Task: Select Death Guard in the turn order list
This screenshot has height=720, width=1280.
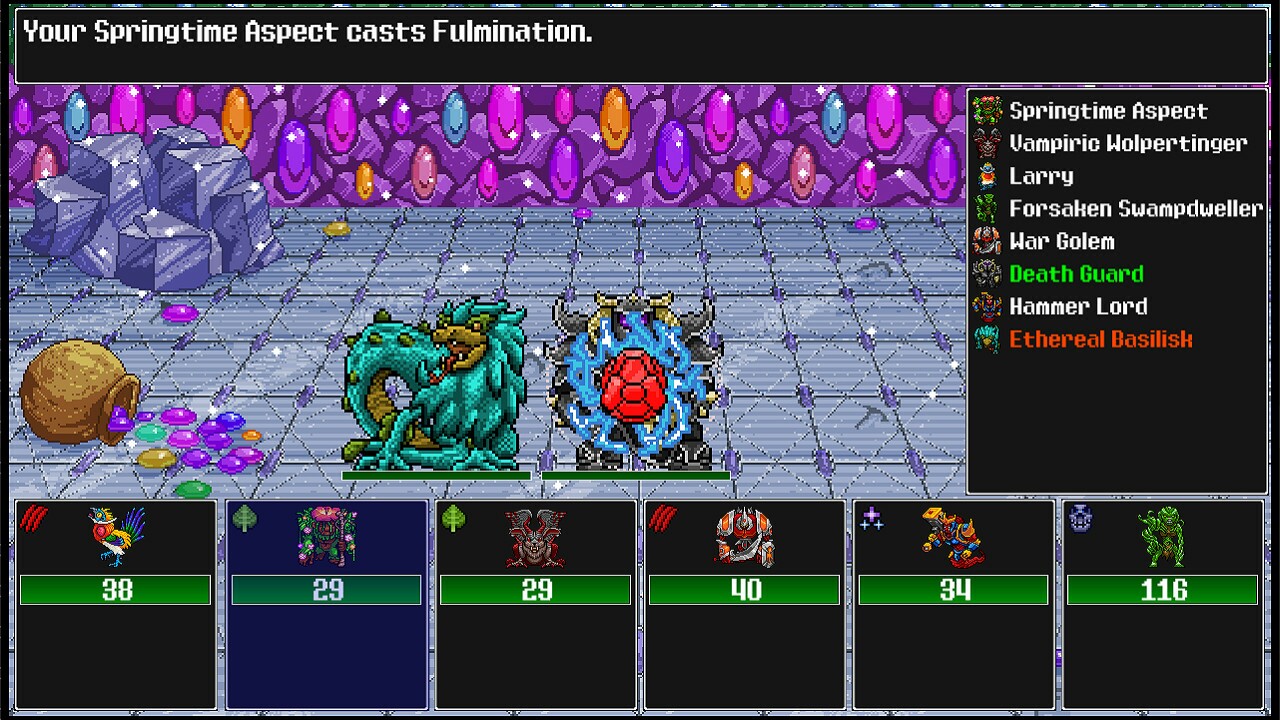Action: 1075,273
